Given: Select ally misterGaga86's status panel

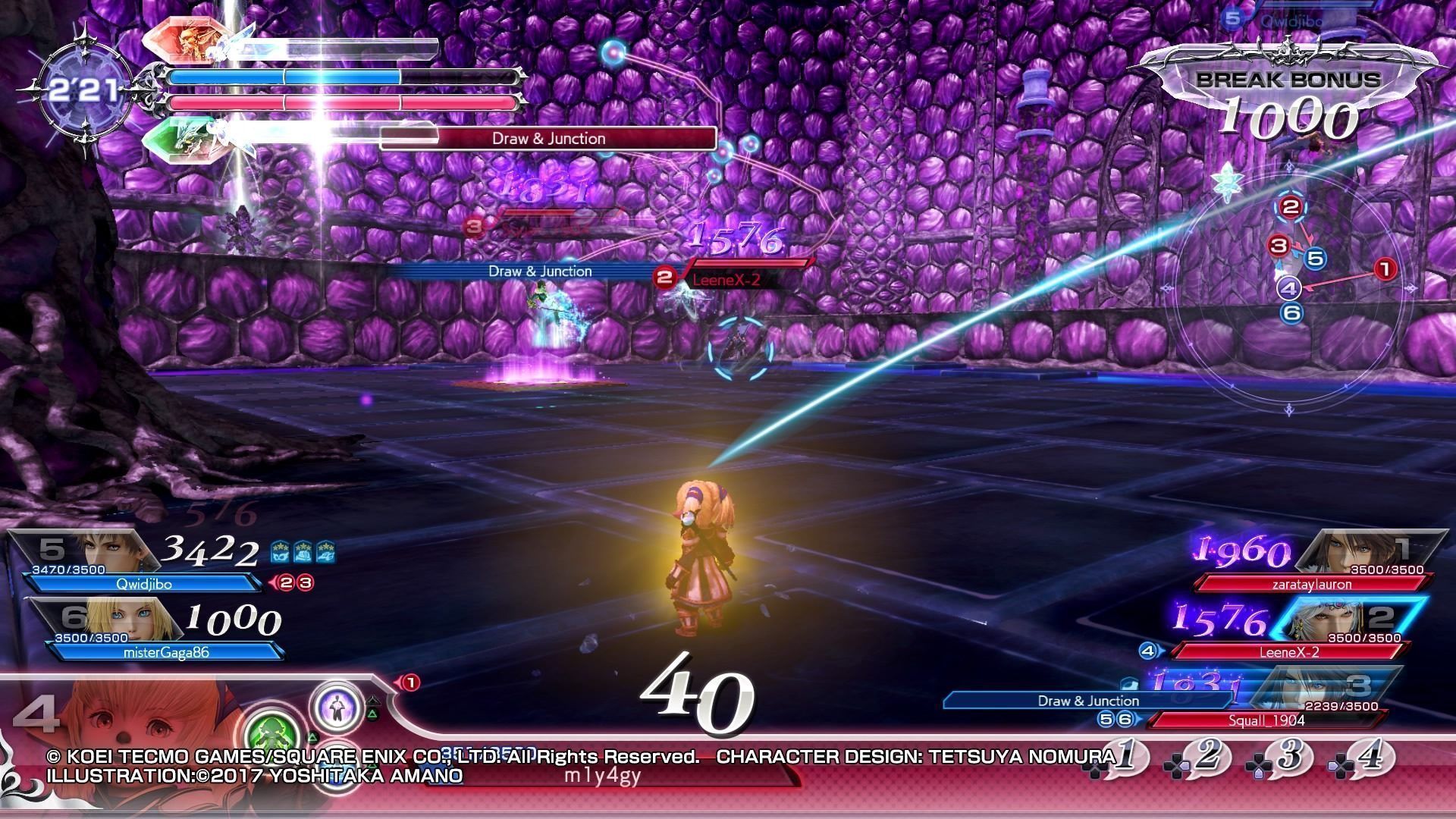Looking at the screenshot, I should click(163, 651).
